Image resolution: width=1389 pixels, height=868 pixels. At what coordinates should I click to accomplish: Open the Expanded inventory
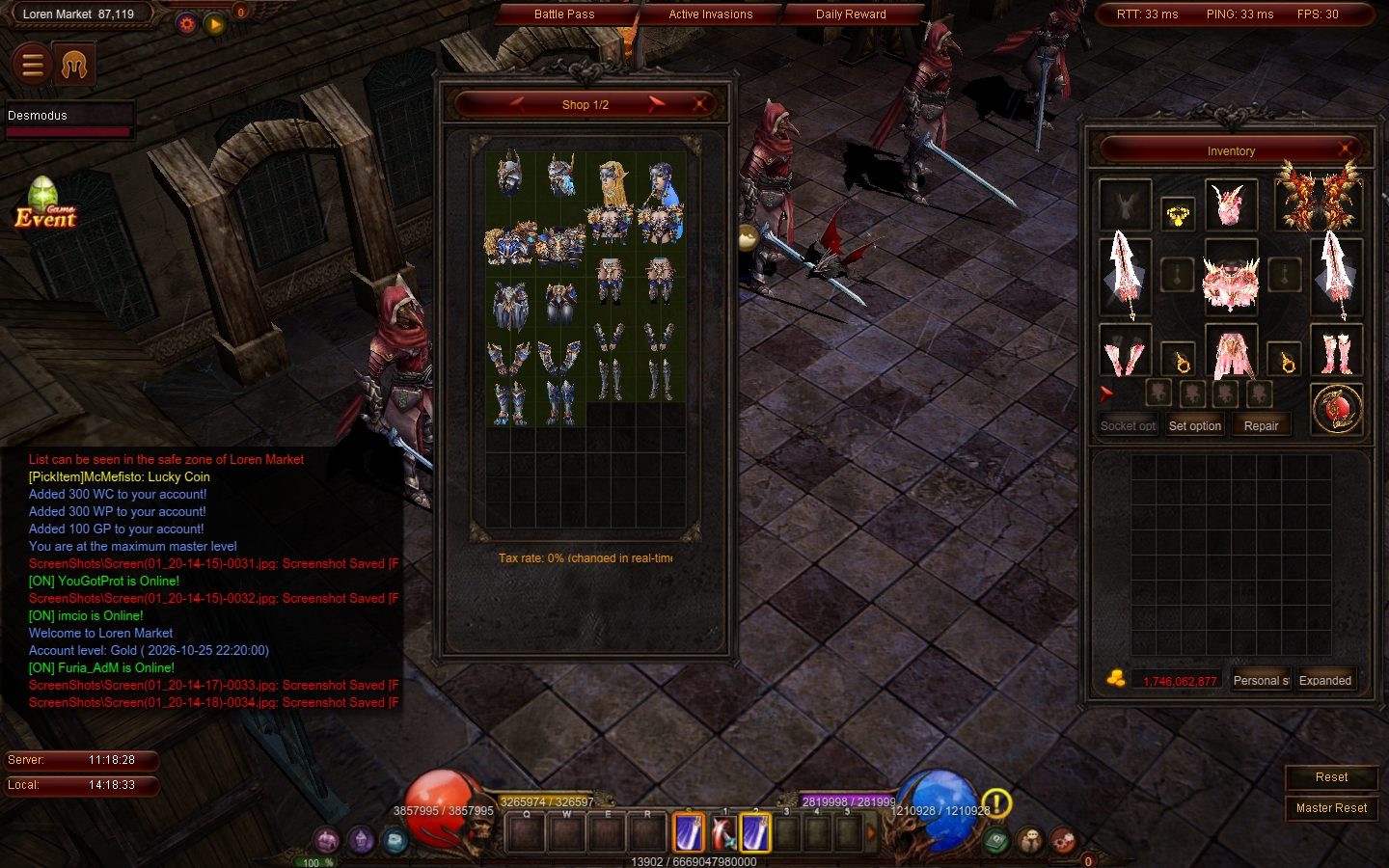click(1325, 681)
